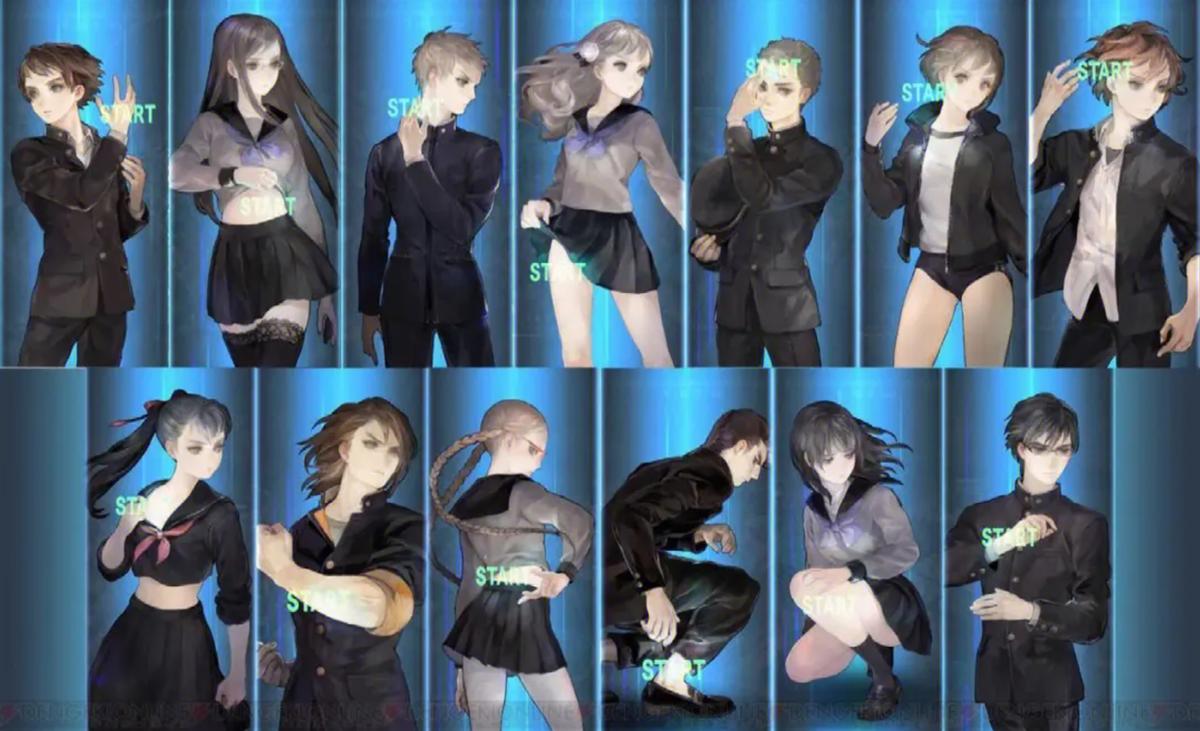Choose the black-haired boy wearing glasses

1028,550
